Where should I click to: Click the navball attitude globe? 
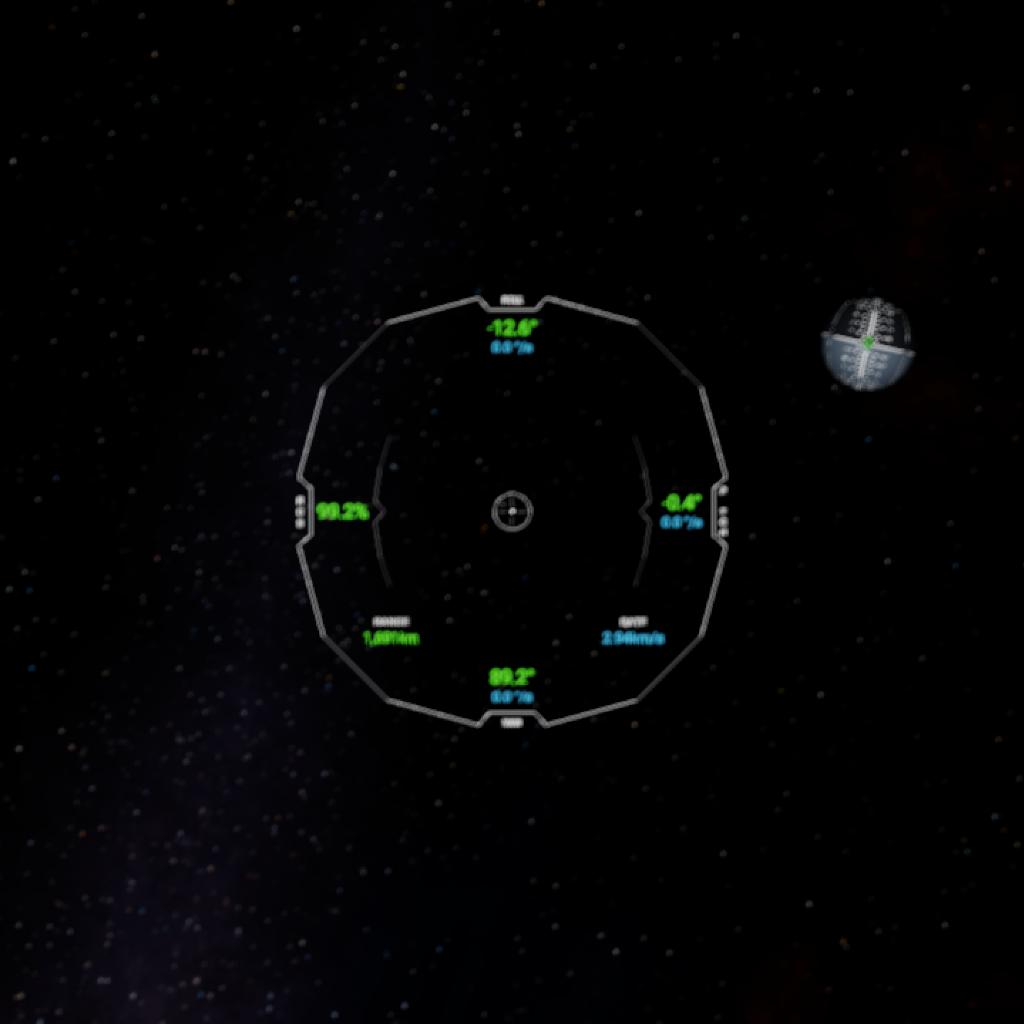[x=866, y=344]
